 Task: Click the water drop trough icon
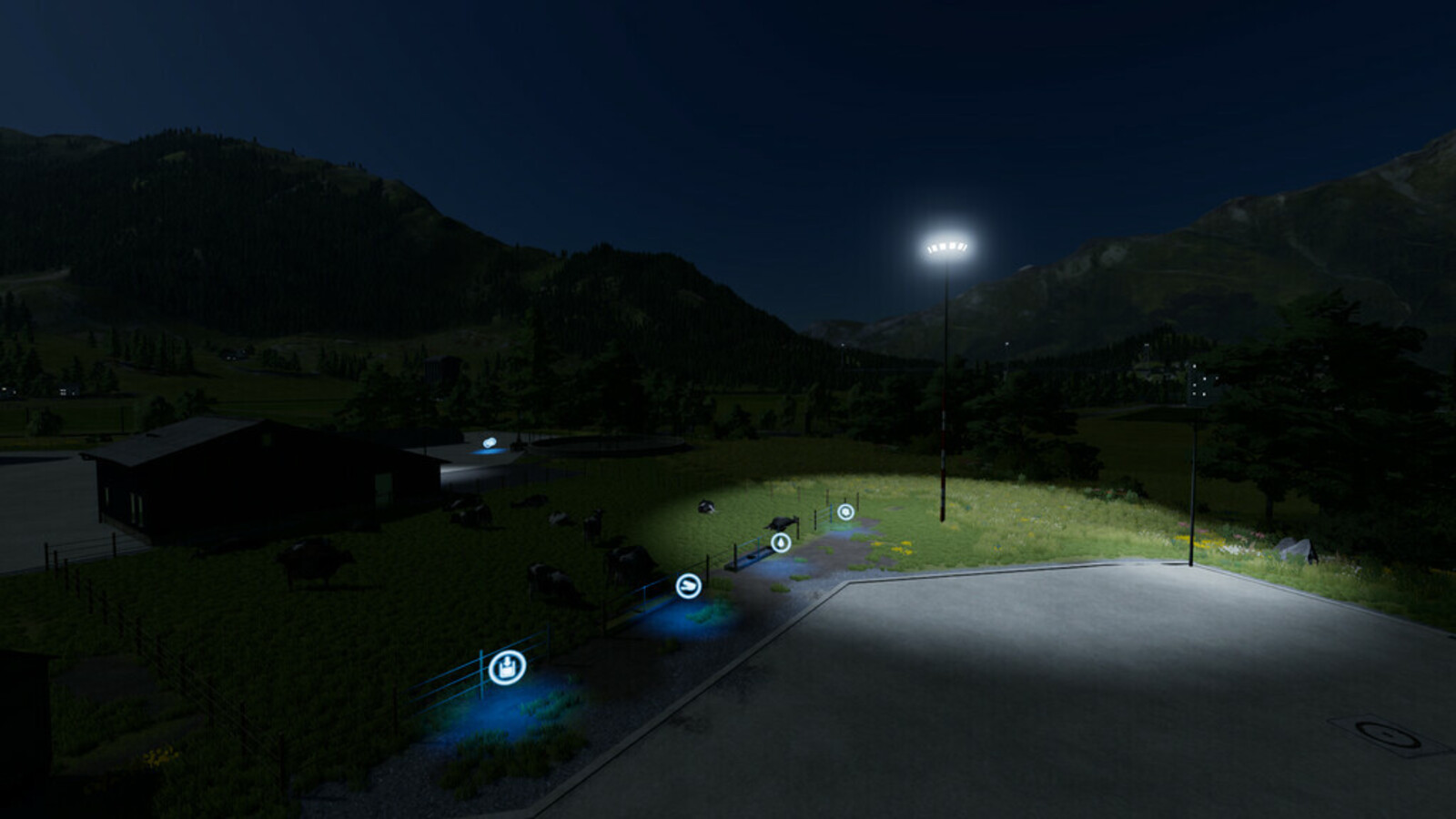click(x=781, y=544)
